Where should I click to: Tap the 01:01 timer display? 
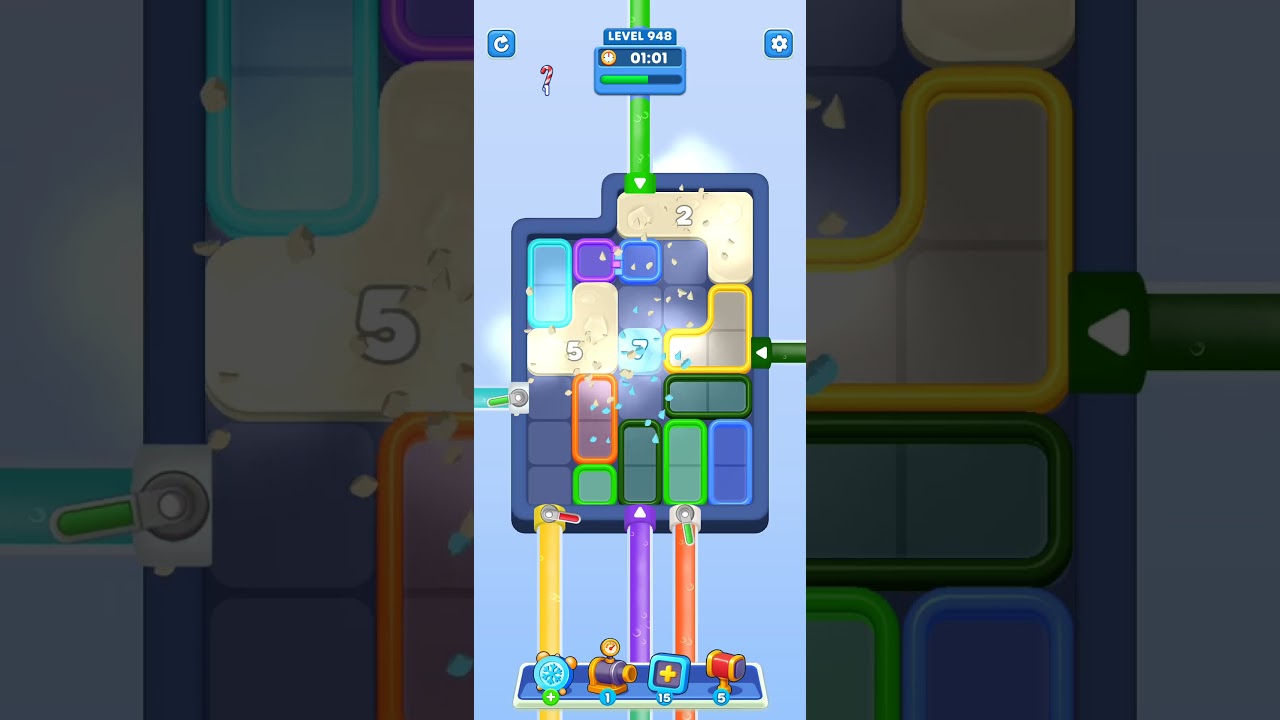point(650,58)
